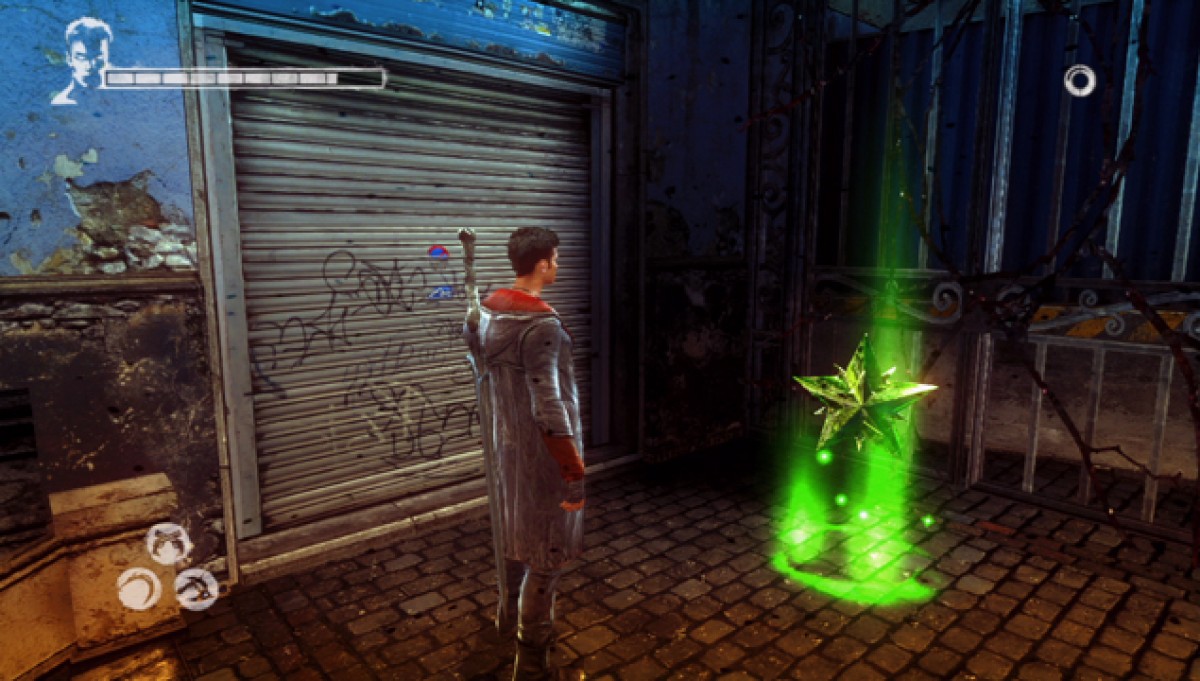
Task: Select the top weapon icon in the weapon cluster
Action: click(x=168, y=543)
